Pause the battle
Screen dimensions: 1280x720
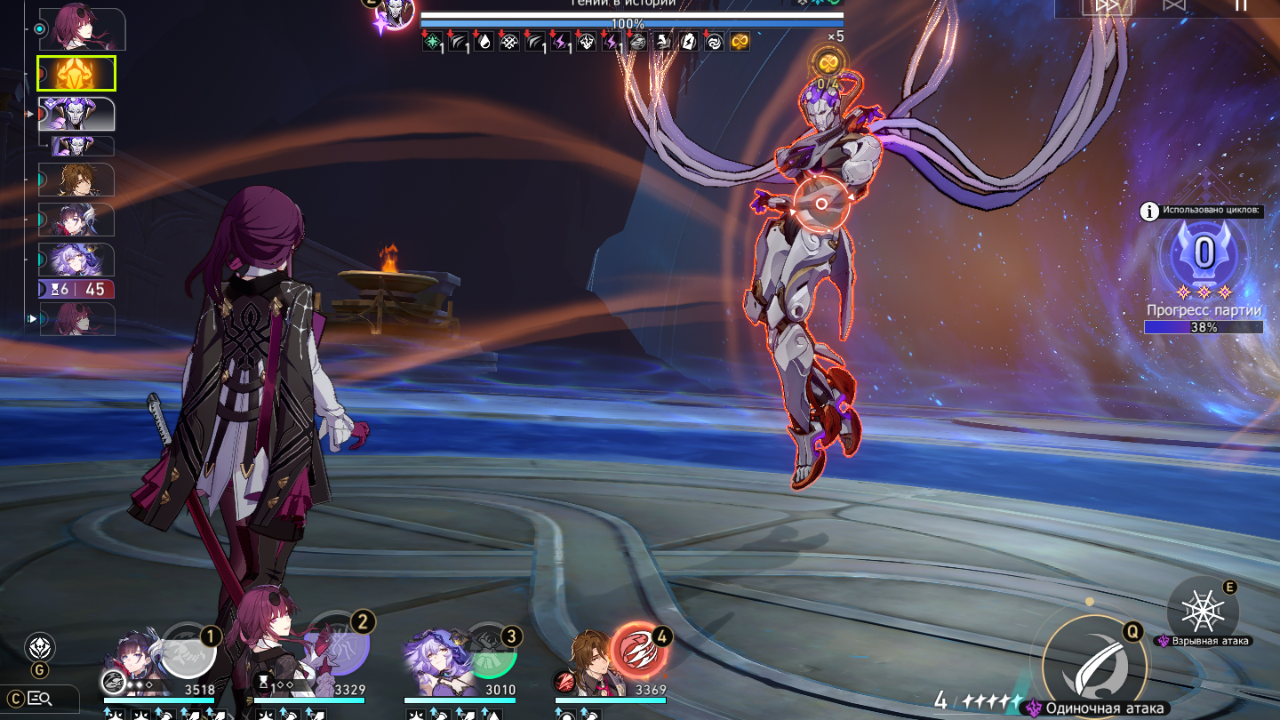(x=1240, y=6)
